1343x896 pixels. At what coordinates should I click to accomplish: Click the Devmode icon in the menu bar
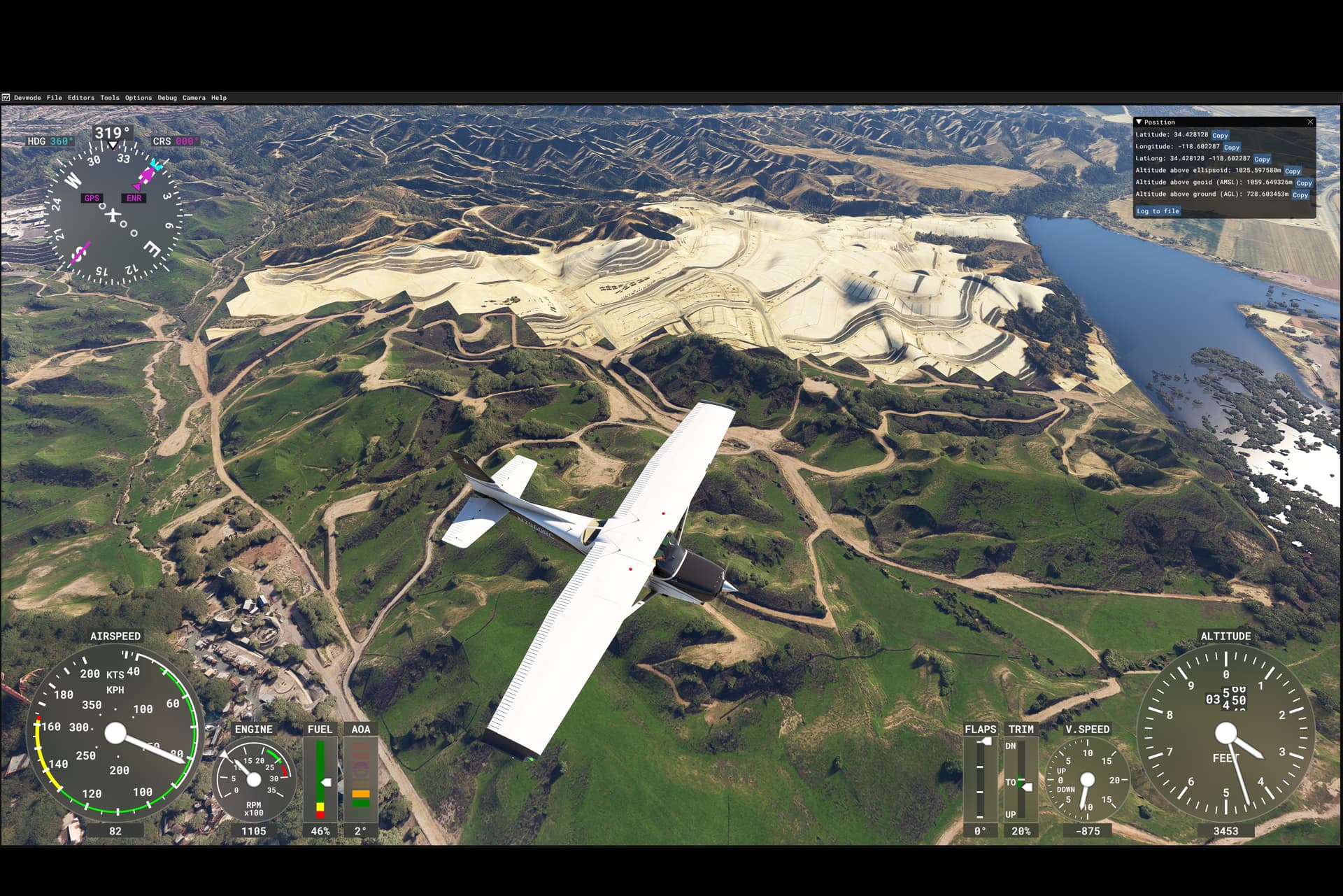click(7, 98)
